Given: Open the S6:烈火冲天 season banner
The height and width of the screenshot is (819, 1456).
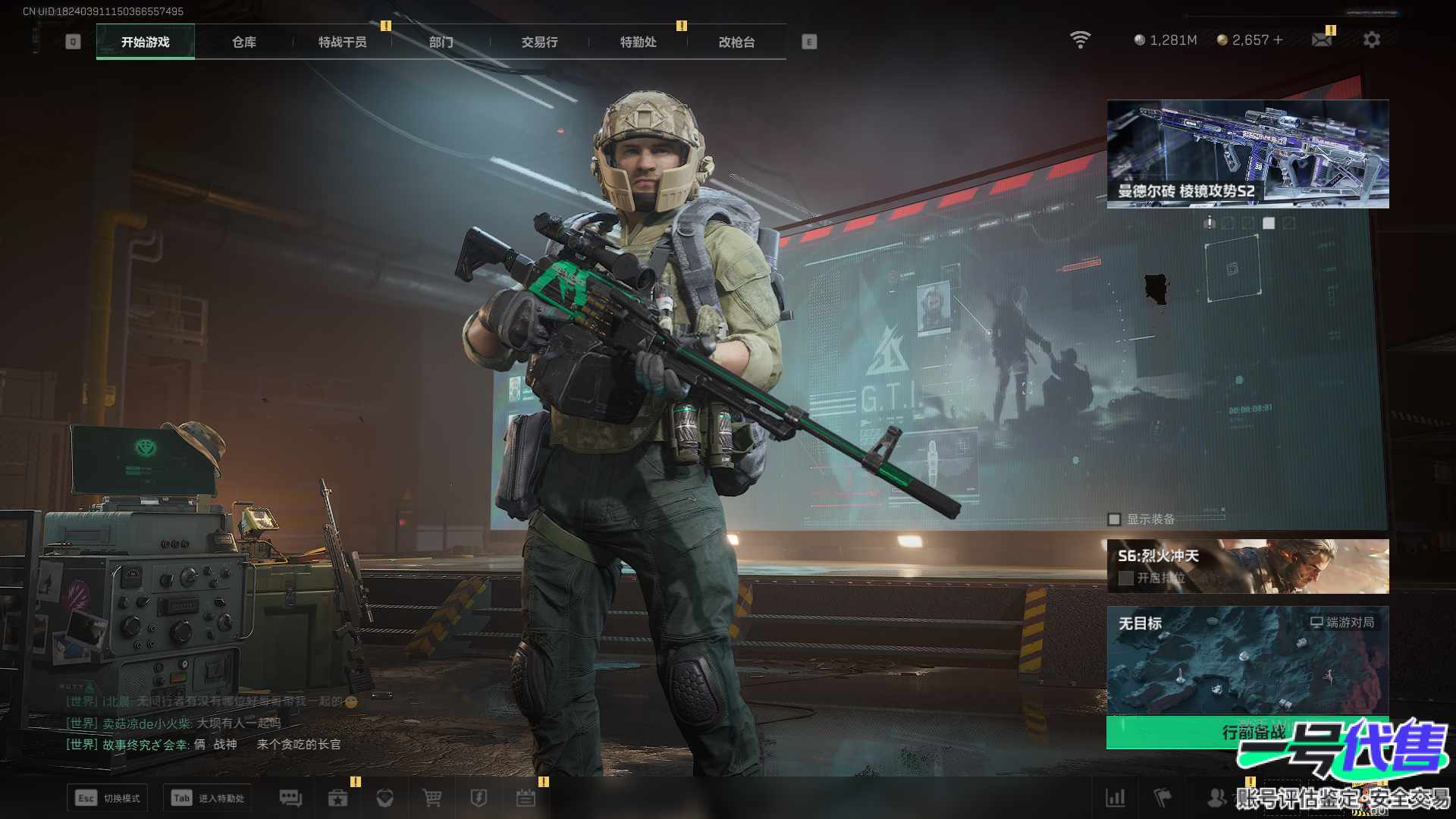Looking at the screenshot, I should point(1247,566).
